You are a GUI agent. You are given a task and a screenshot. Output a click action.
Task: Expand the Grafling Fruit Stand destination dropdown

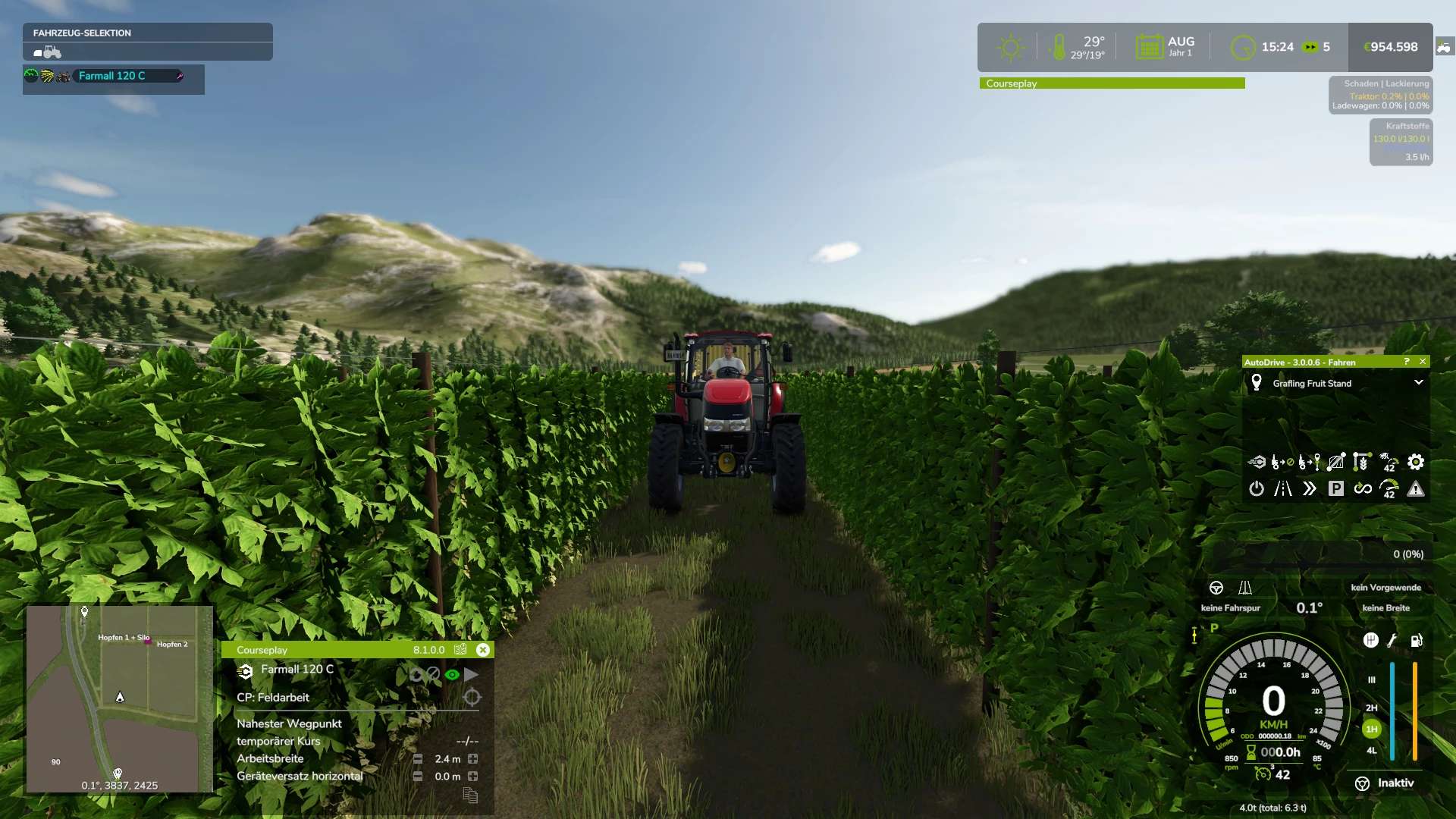(1418, 383)
